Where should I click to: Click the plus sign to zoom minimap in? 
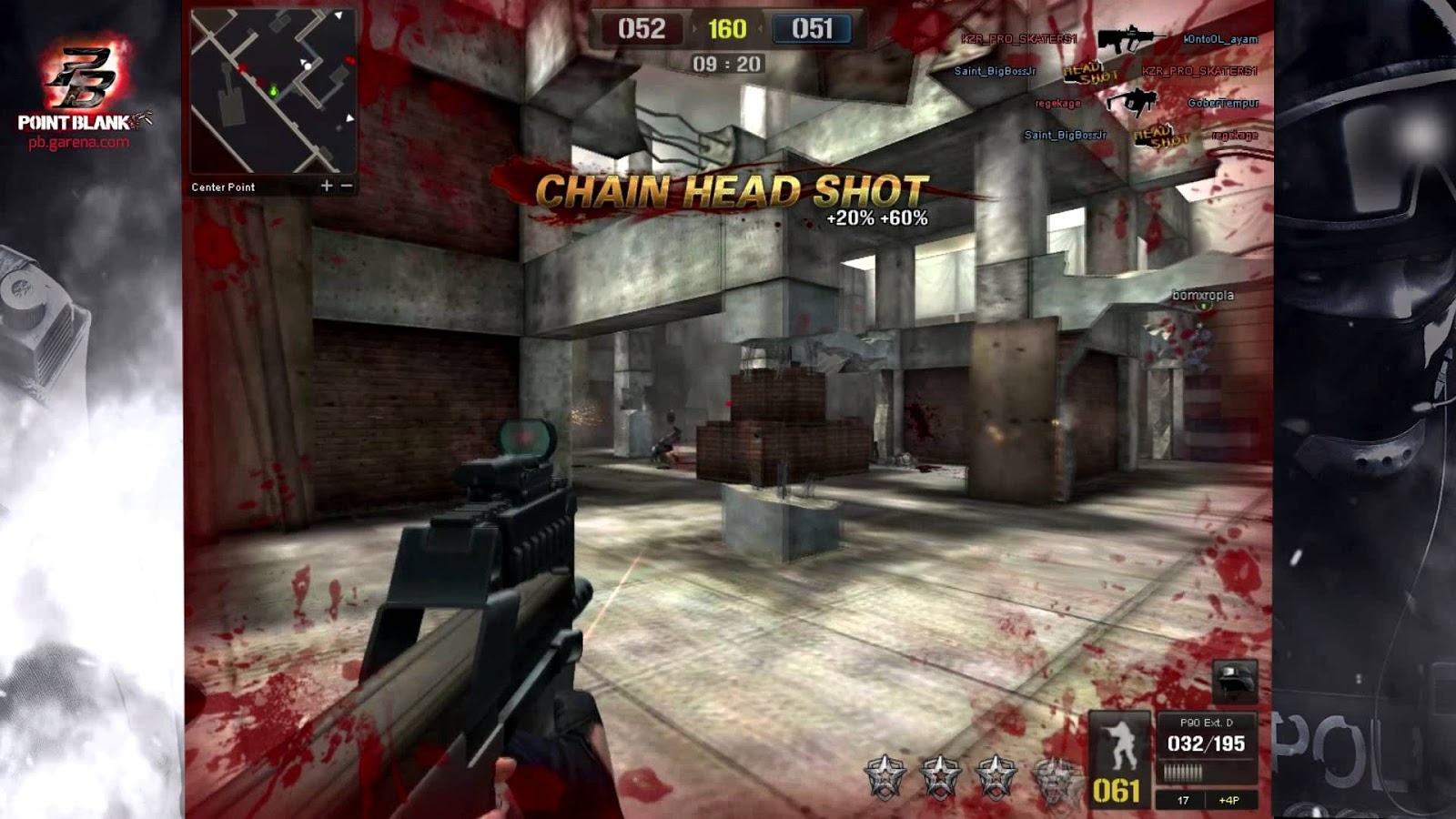pos(325,184)
